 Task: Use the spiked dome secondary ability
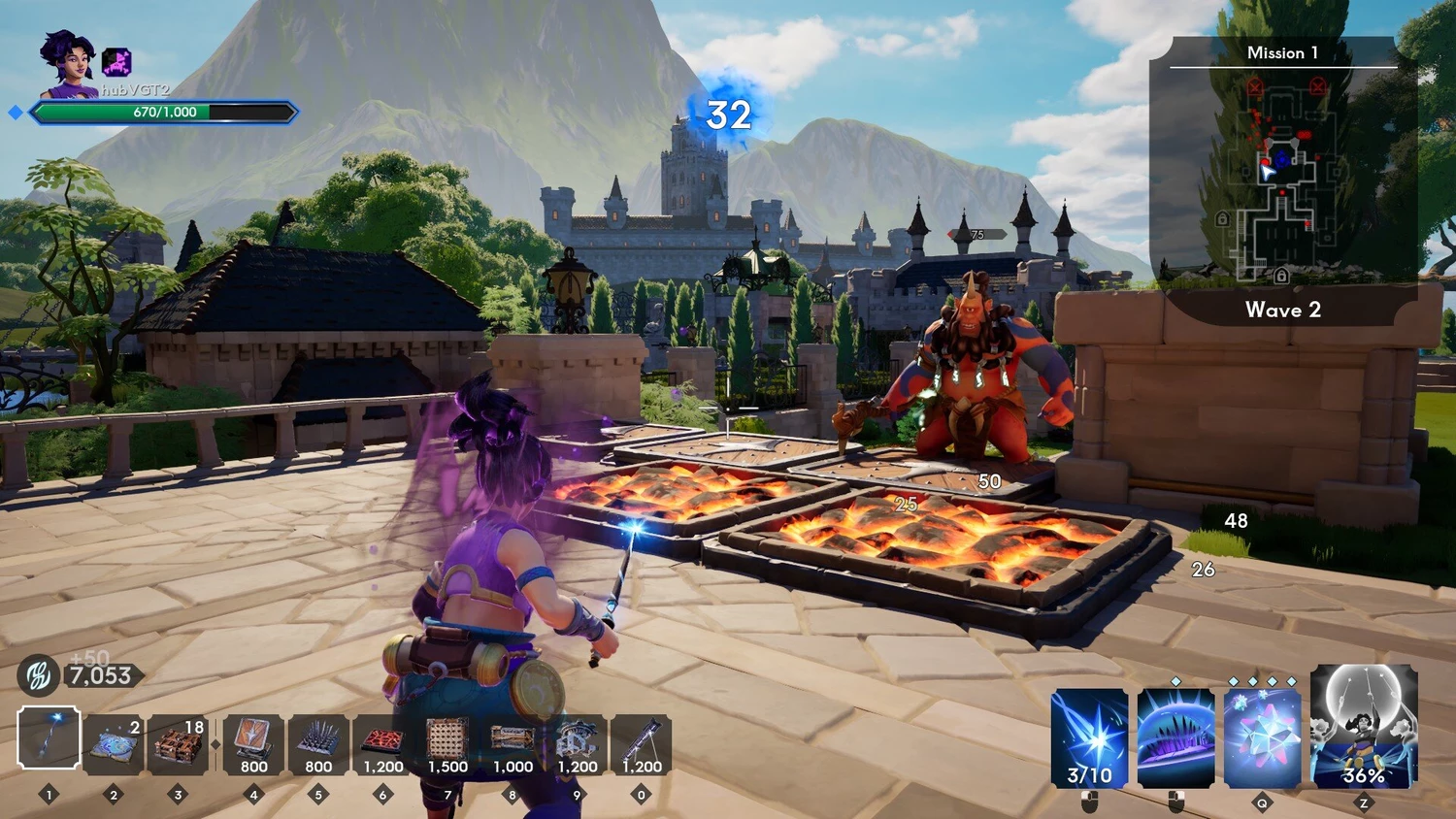1175,737
